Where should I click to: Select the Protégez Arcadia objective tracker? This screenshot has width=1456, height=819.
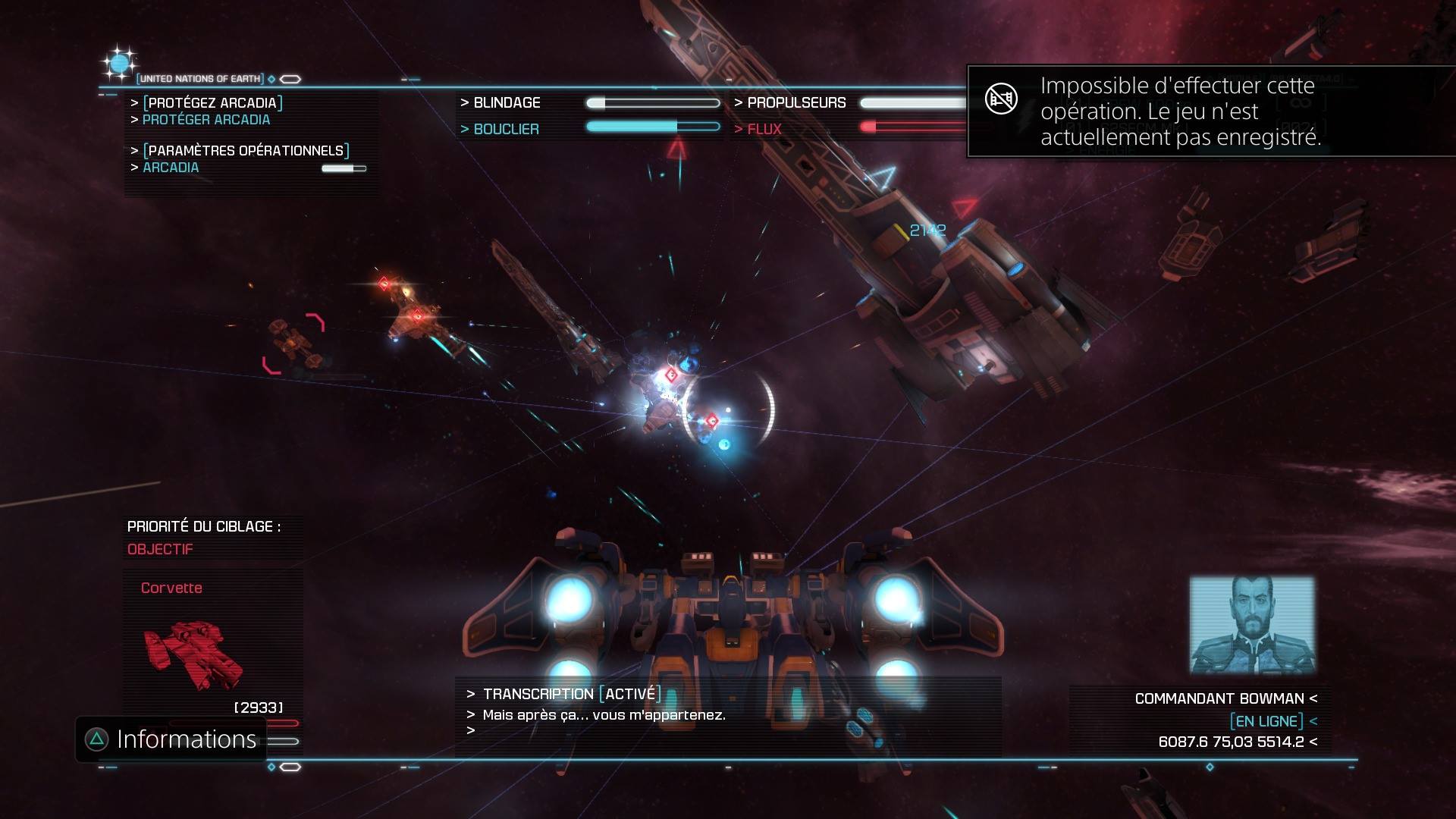click(x=212, y=103)
